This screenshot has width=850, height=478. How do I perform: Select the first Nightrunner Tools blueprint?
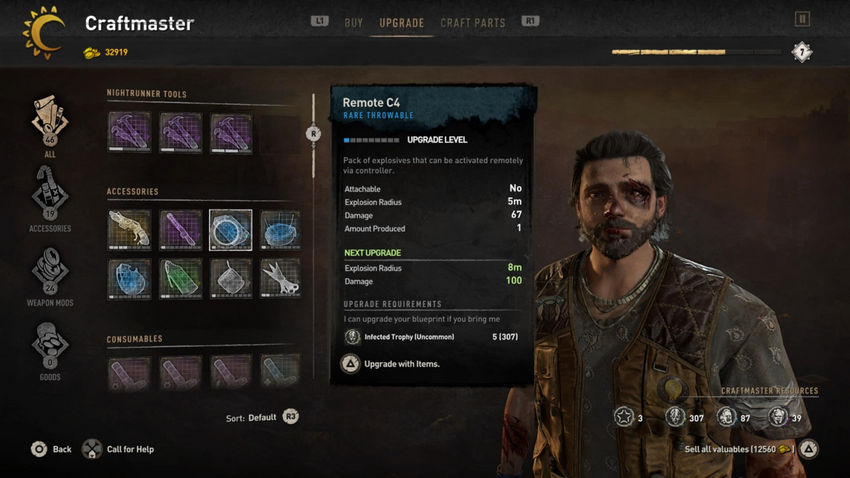[x=129, y=132]
